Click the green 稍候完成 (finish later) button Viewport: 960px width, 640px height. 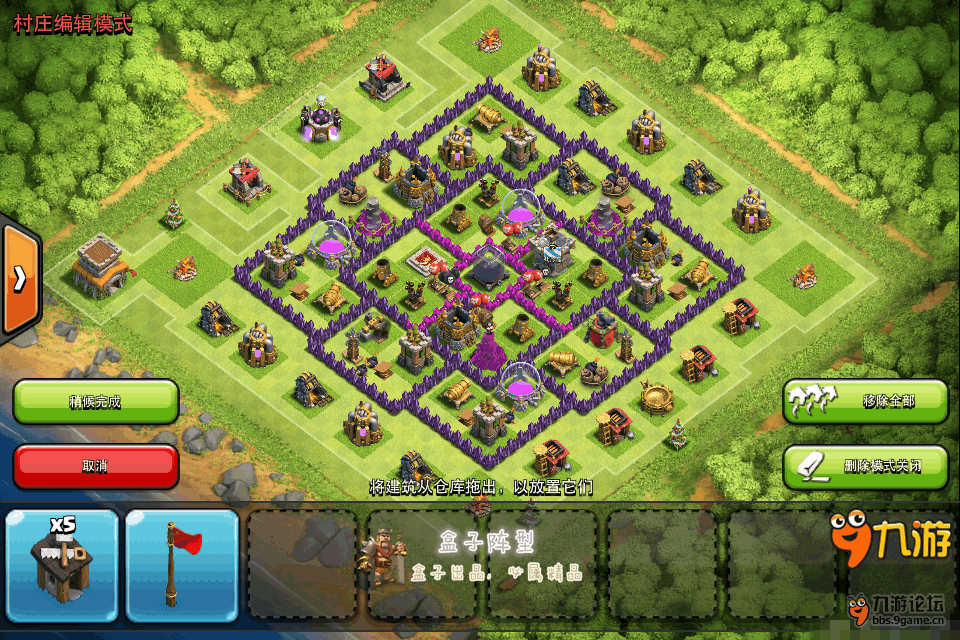point(96,402)
